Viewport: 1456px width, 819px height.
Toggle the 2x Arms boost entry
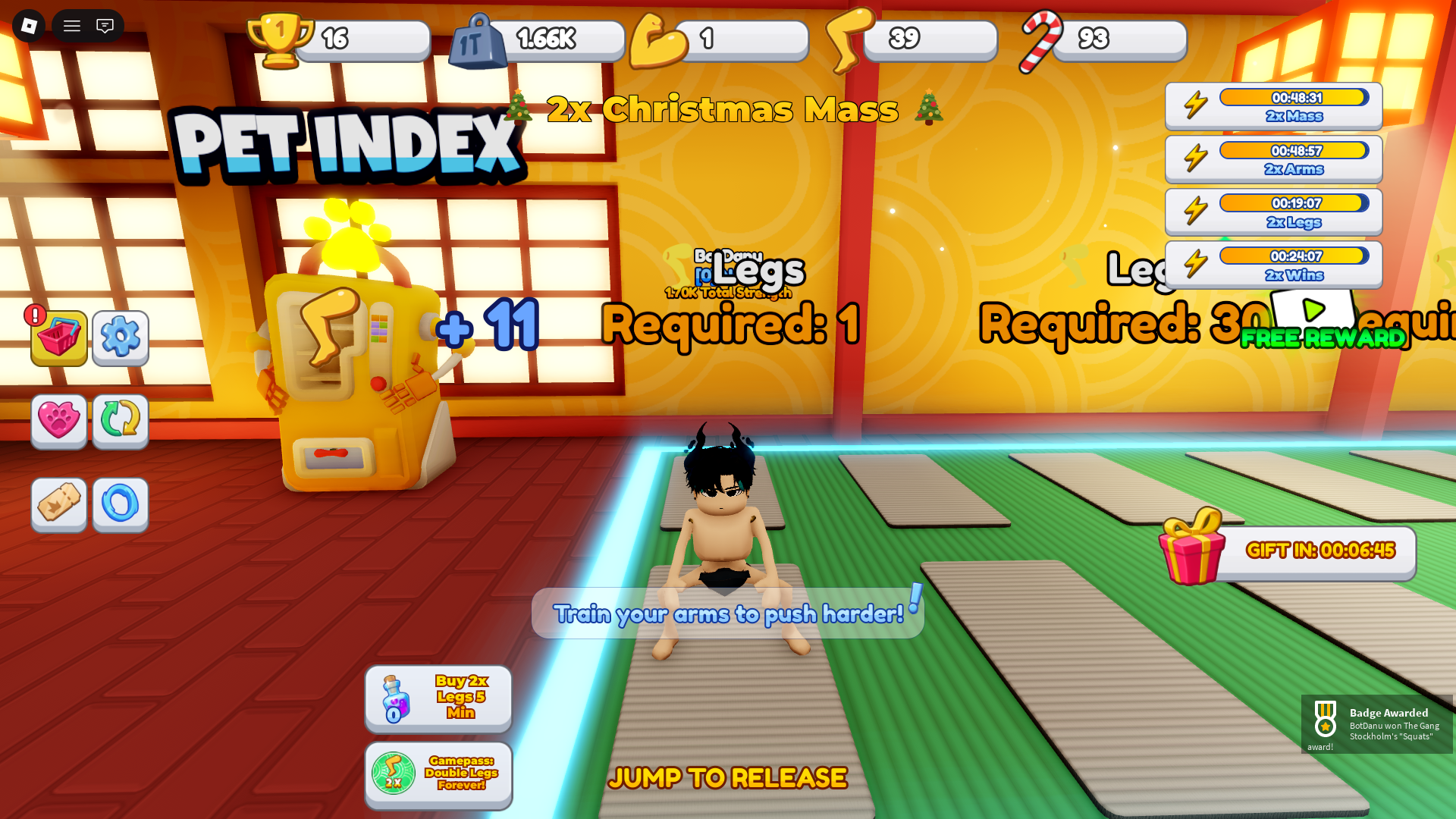(1272, 158)
